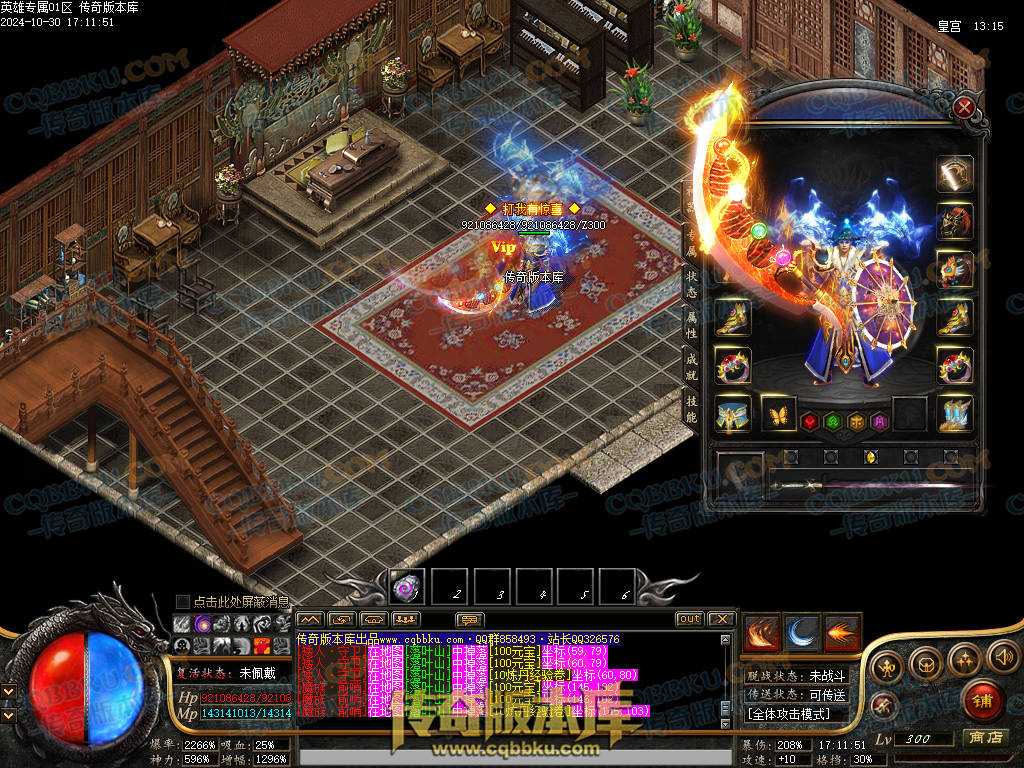The width and height of the screenshot is (1024, 768).
Task: Open the bag using the box icon button
Action: click(926, 663)
